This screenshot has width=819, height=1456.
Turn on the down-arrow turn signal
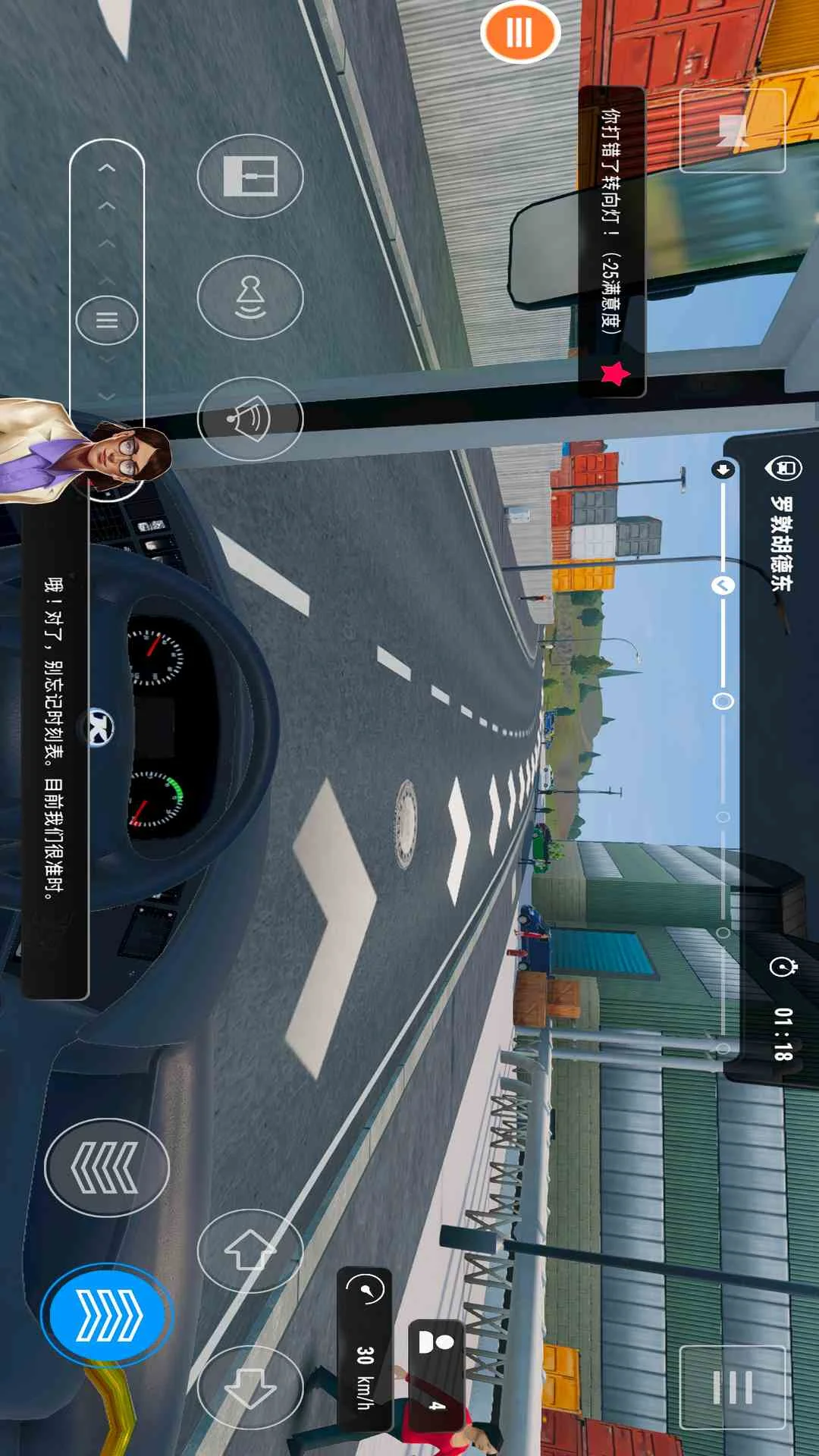tap(250, 1388)
